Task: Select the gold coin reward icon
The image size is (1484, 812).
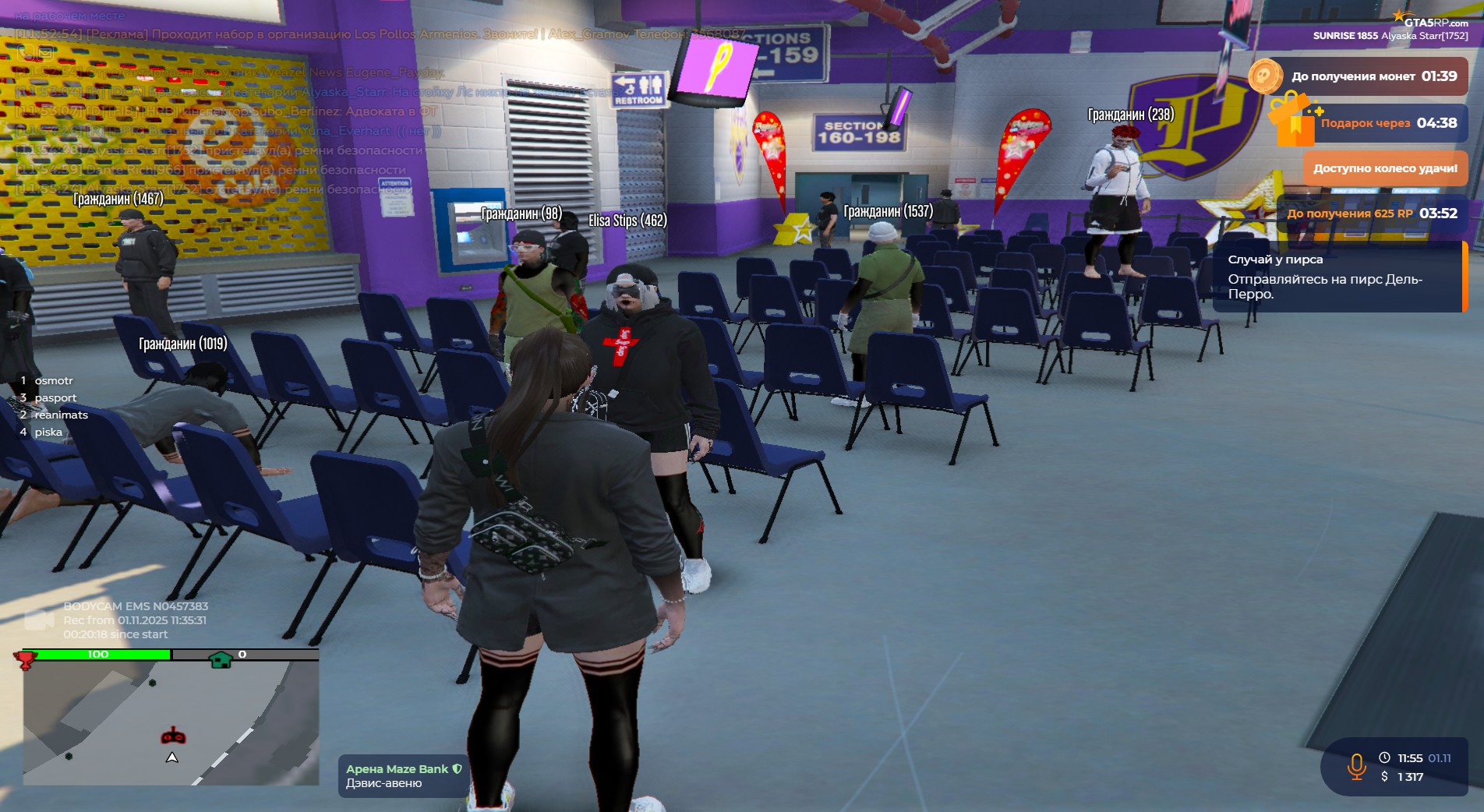Action: [x=1264, y=76]
